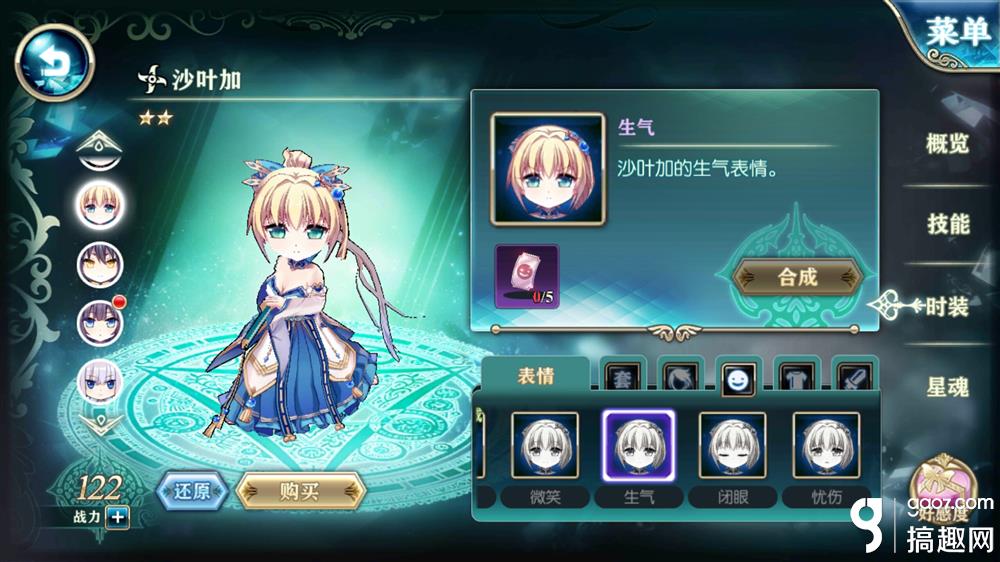Image resolution: width=1000 pixels, height=562 pixels.
Task: Click the plus button beside 战力
Action: coord(117,517)
